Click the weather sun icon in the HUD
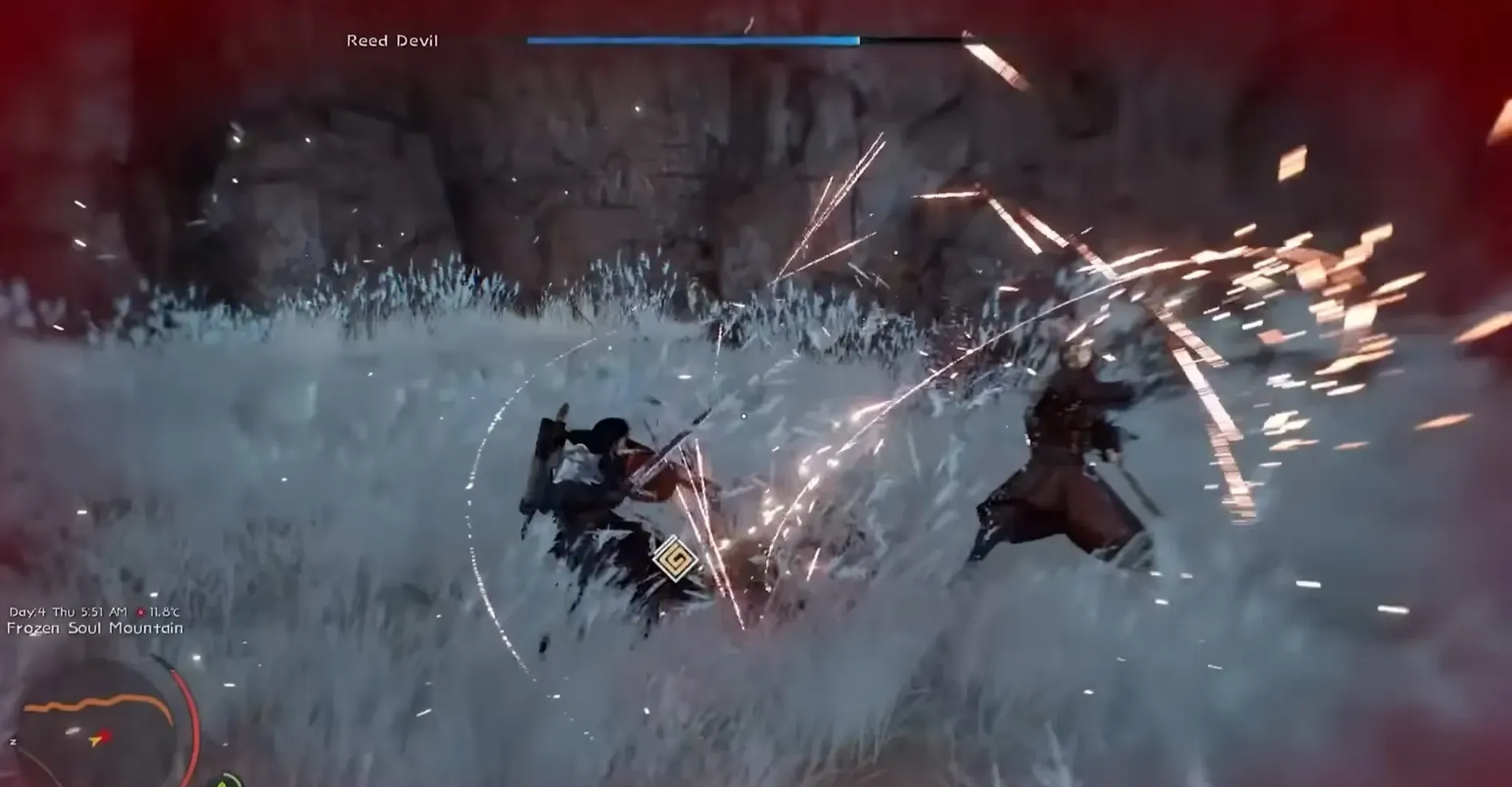 pyautogui.click(x=142, y=613)
